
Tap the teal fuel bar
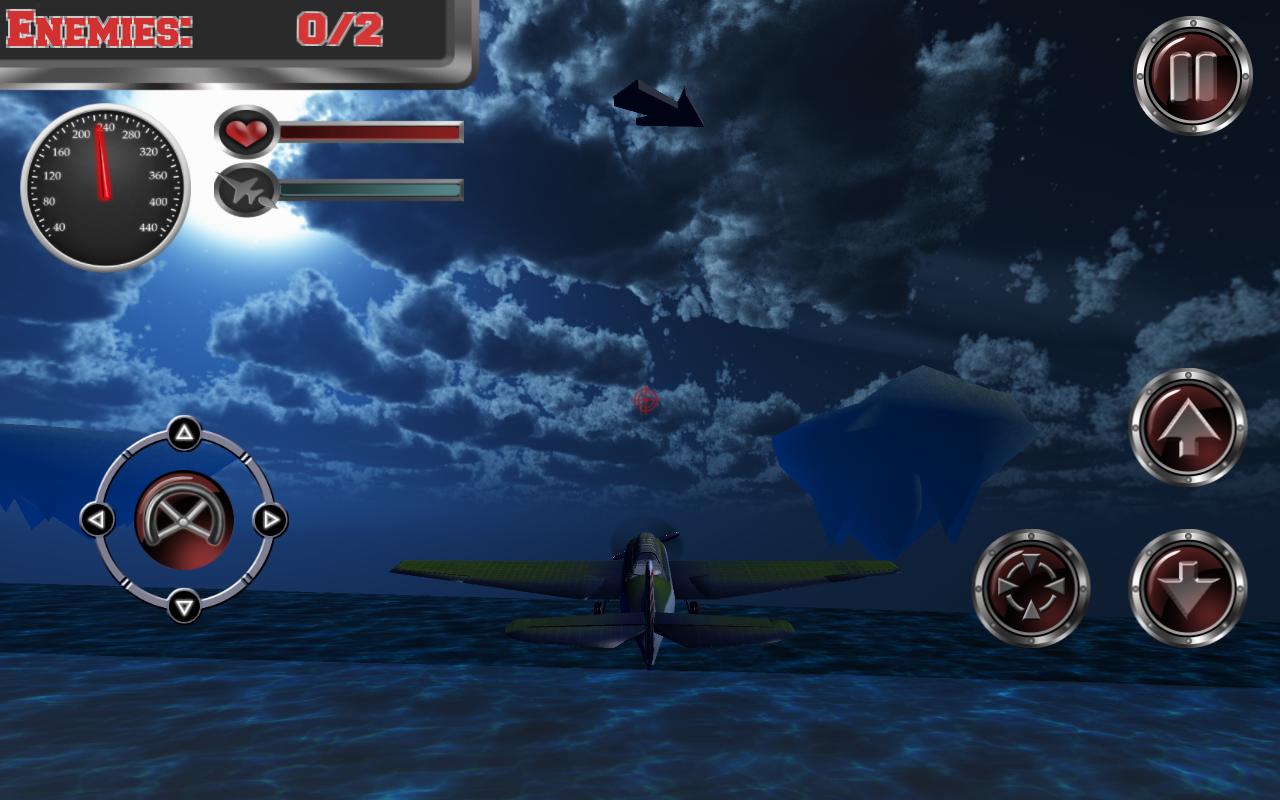370,187
